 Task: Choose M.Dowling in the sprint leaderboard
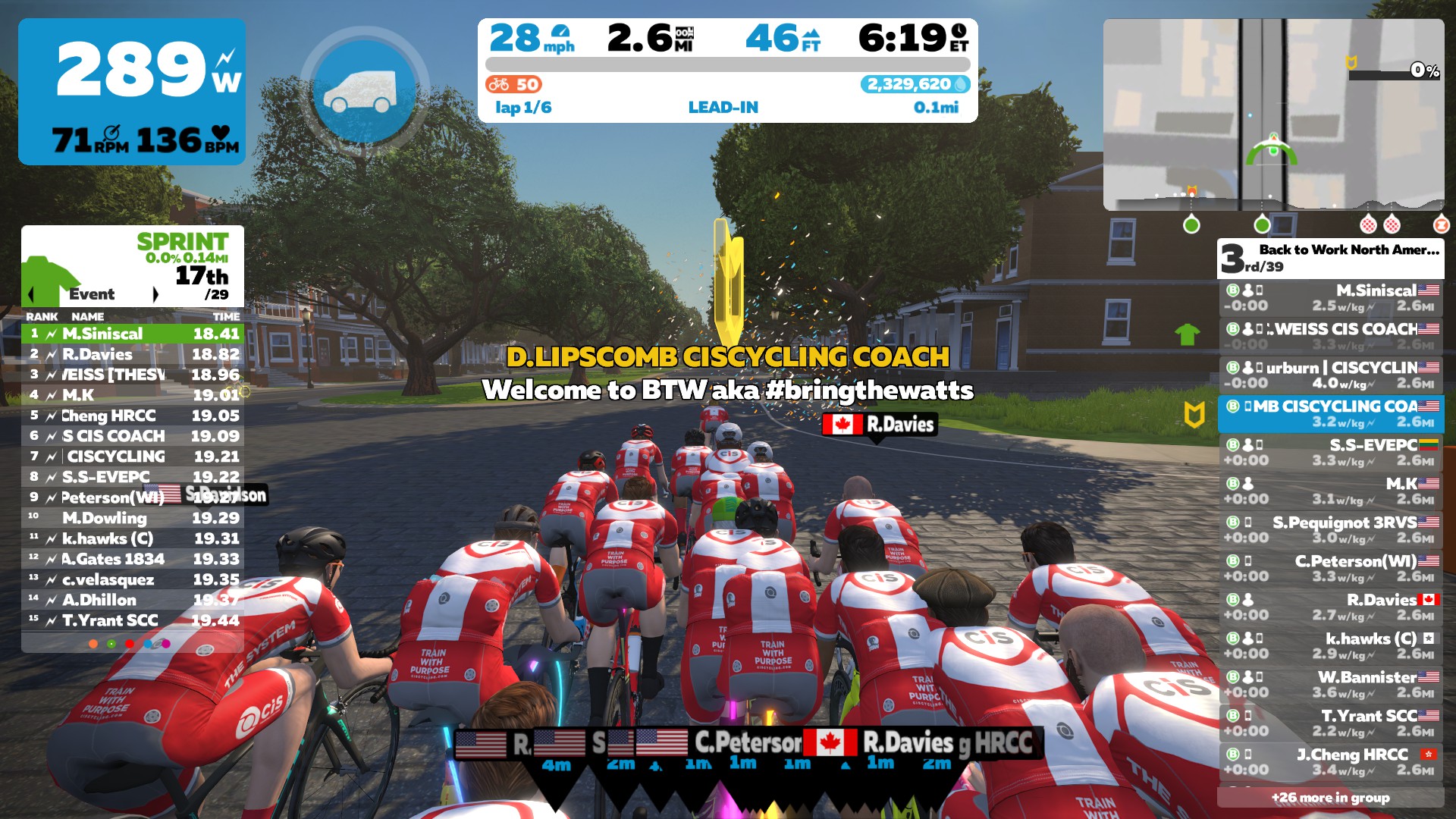point(133,518)
